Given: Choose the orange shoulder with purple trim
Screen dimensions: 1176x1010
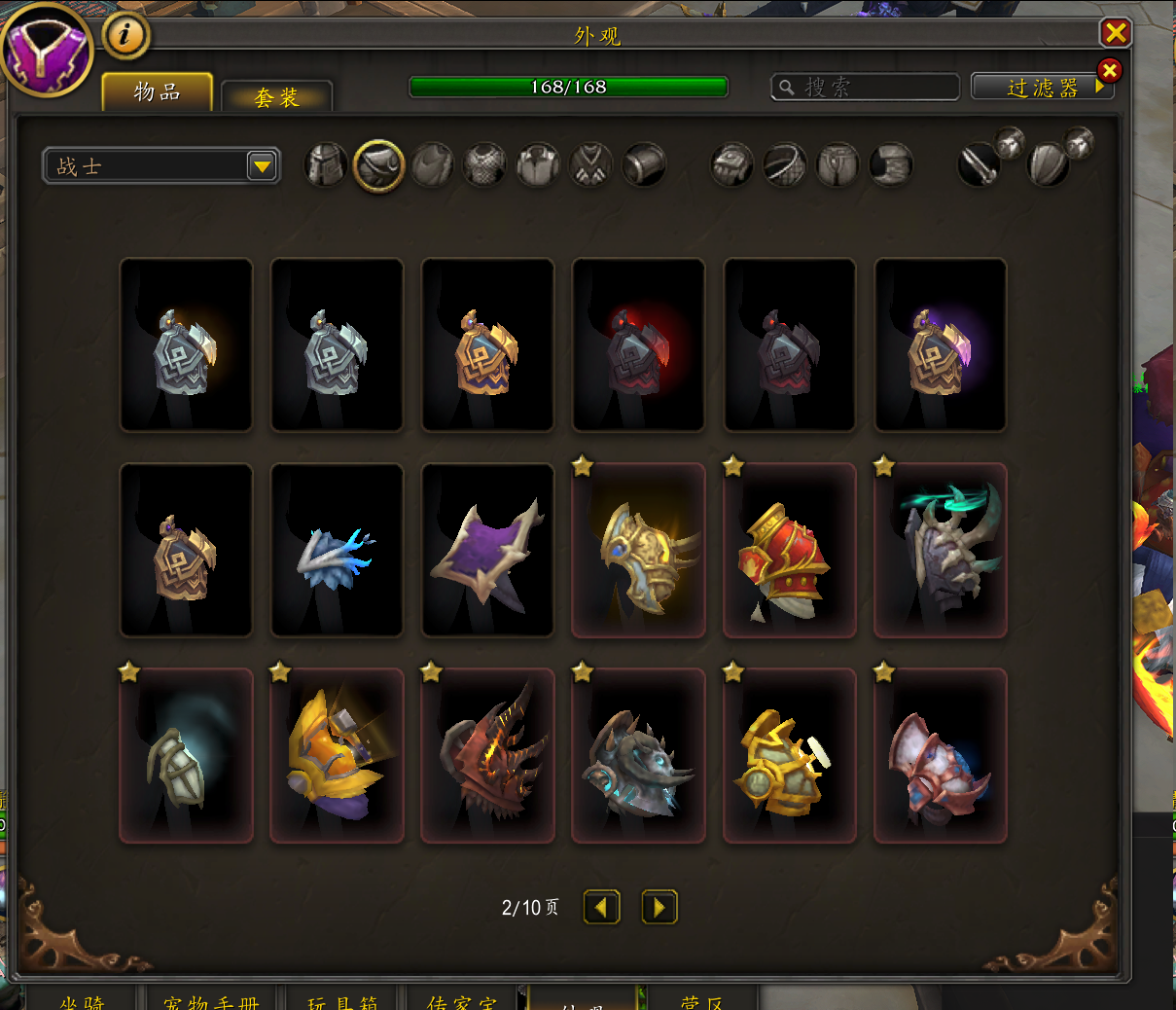Looking at the screenshot, I should pos(337,755).
